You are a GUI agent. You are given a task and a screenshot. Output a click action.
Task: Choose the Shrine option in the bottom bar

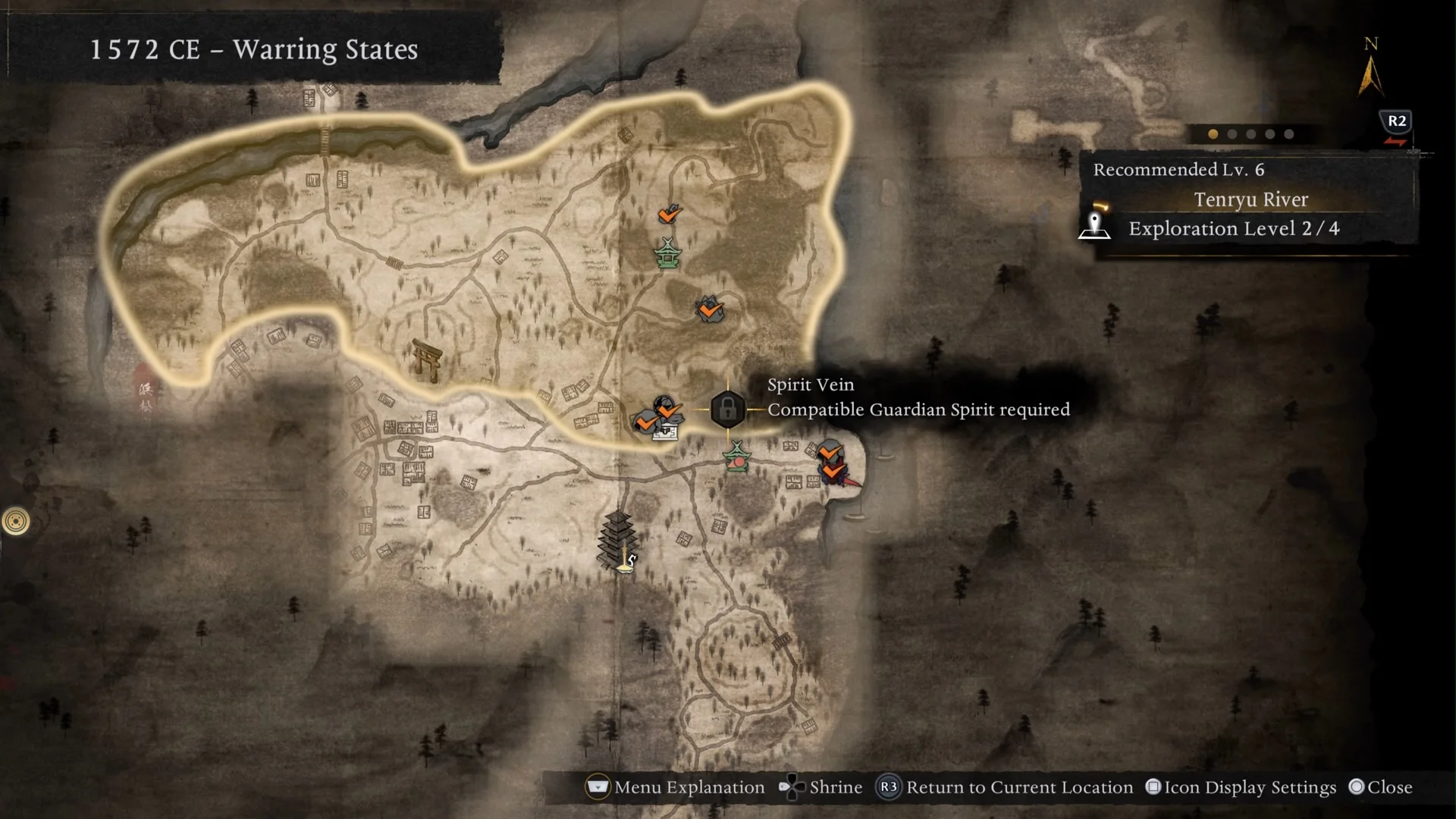[x=821, y=787]
